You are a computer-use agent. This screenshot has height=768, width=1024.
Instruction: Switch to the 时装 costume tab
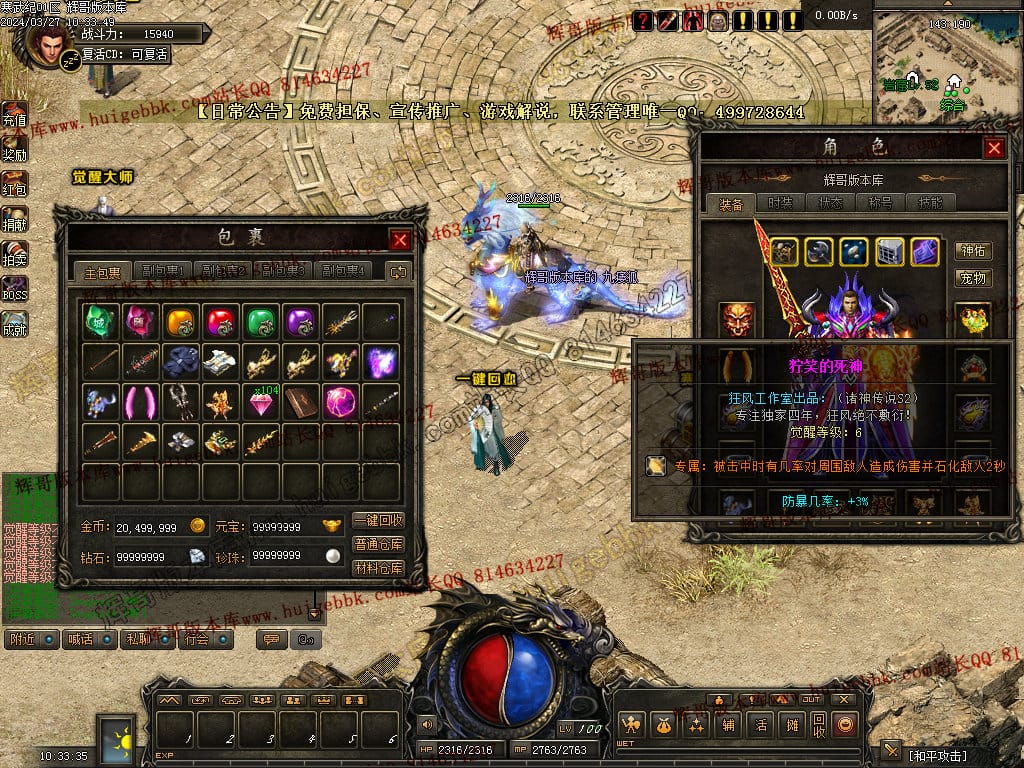pos(780,203)
